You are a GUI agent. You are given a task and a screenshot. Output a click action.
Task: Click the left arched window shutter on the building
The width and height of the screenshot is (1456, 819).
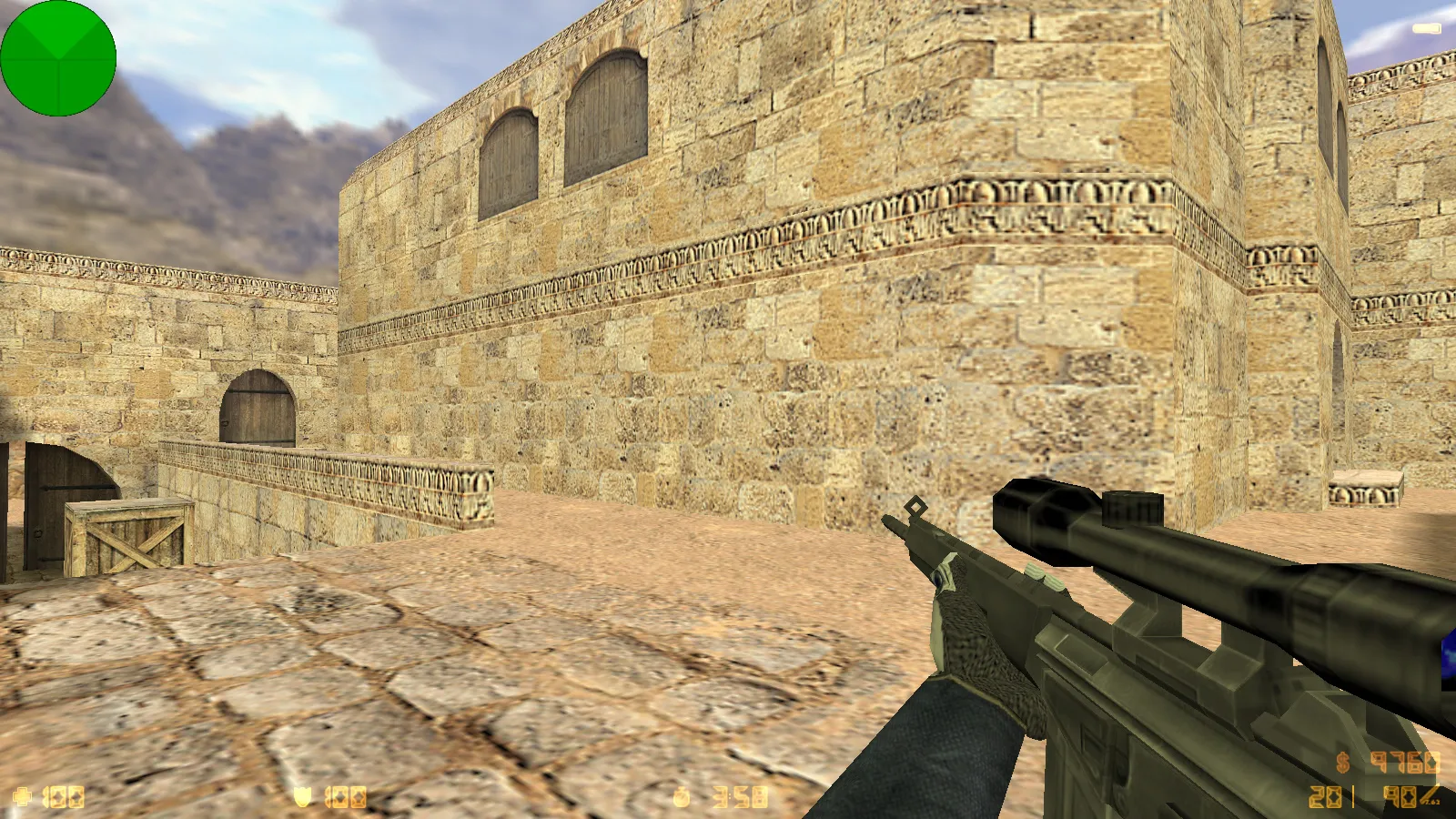click(507, 146)
